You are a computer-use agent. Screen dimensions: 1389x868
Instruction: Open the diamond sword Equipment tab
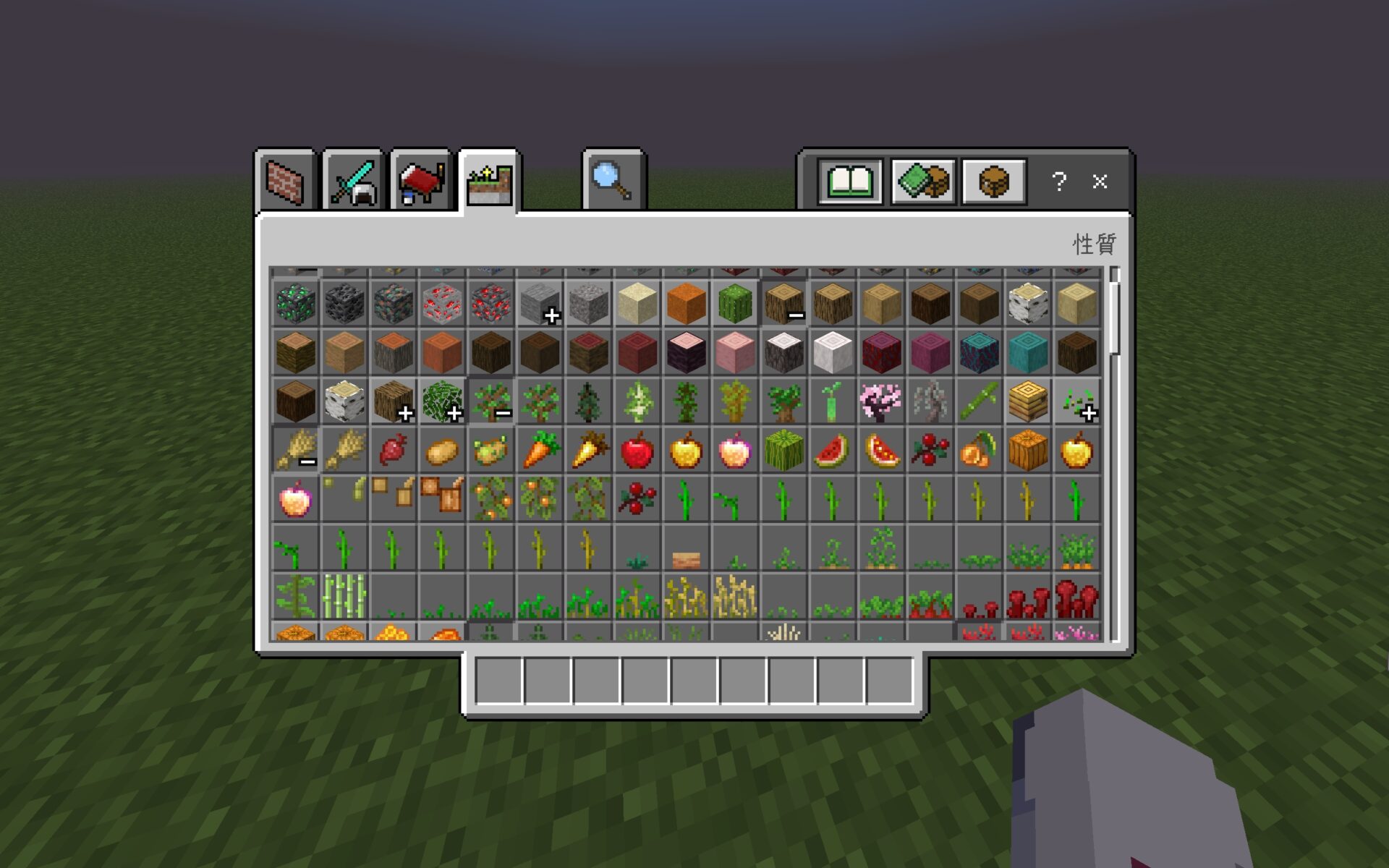(x=353, y=182)
